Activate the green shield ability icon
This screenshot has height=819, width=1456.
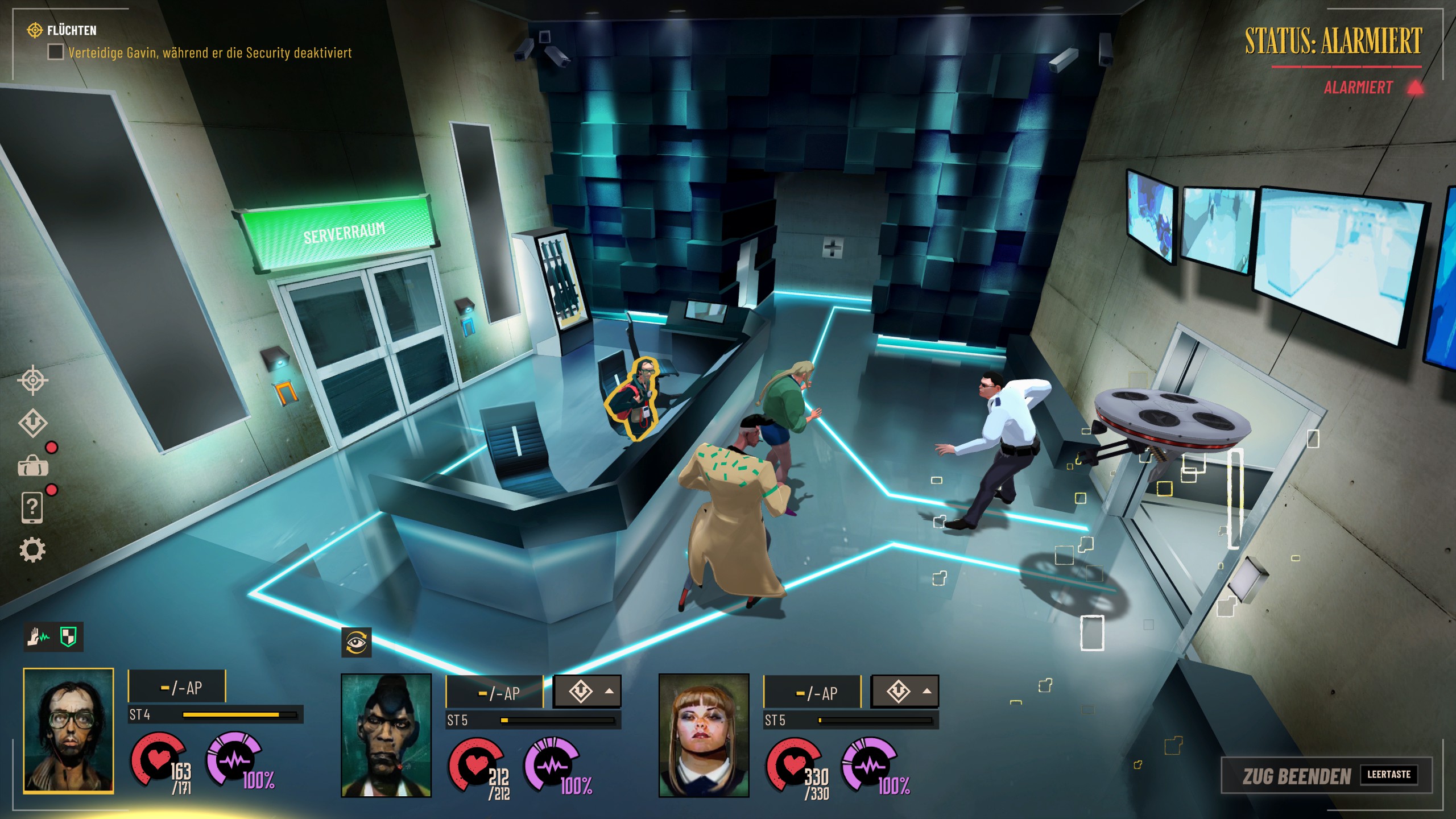click(x=68, y=636)
